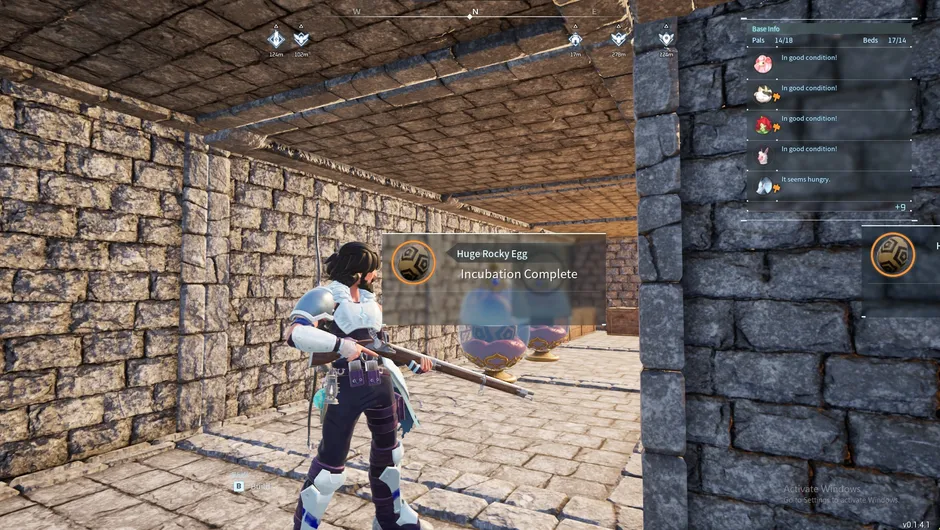Open the partly hidden egg notification at screen edge
The image size is (940, 530).
coord(893,254)
